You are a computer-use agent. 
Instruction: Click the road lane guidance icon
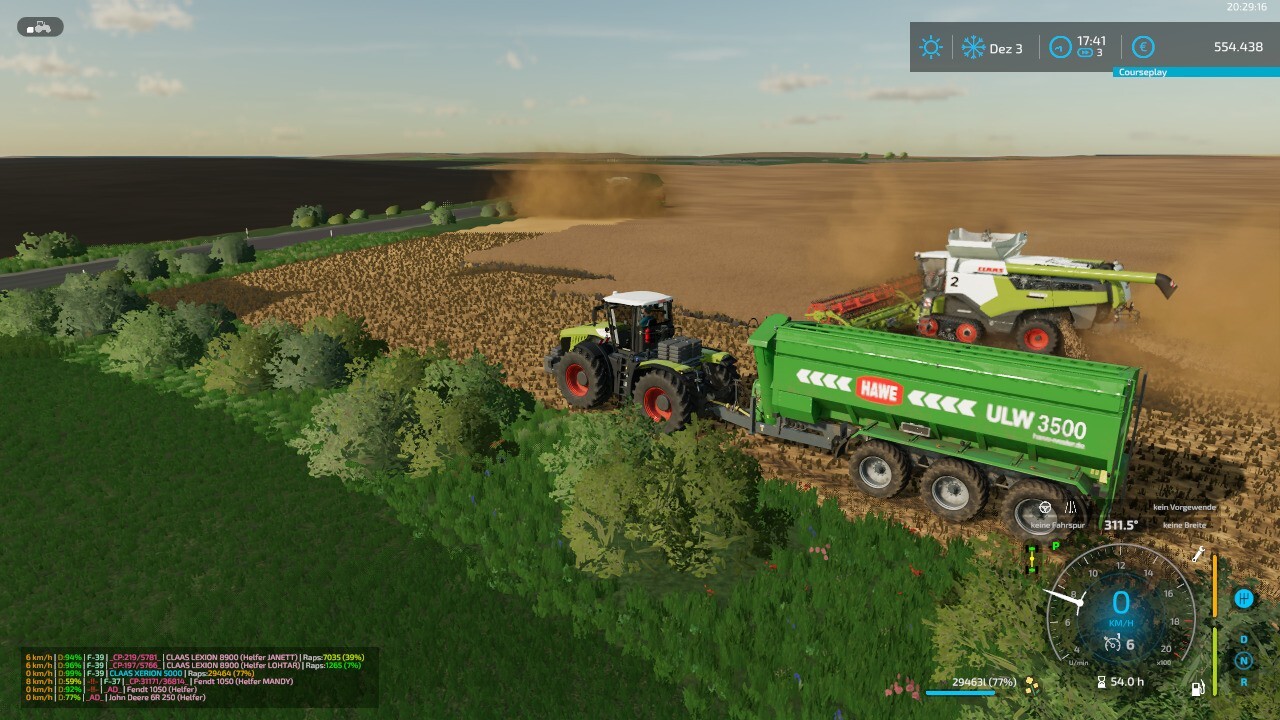1069,508
